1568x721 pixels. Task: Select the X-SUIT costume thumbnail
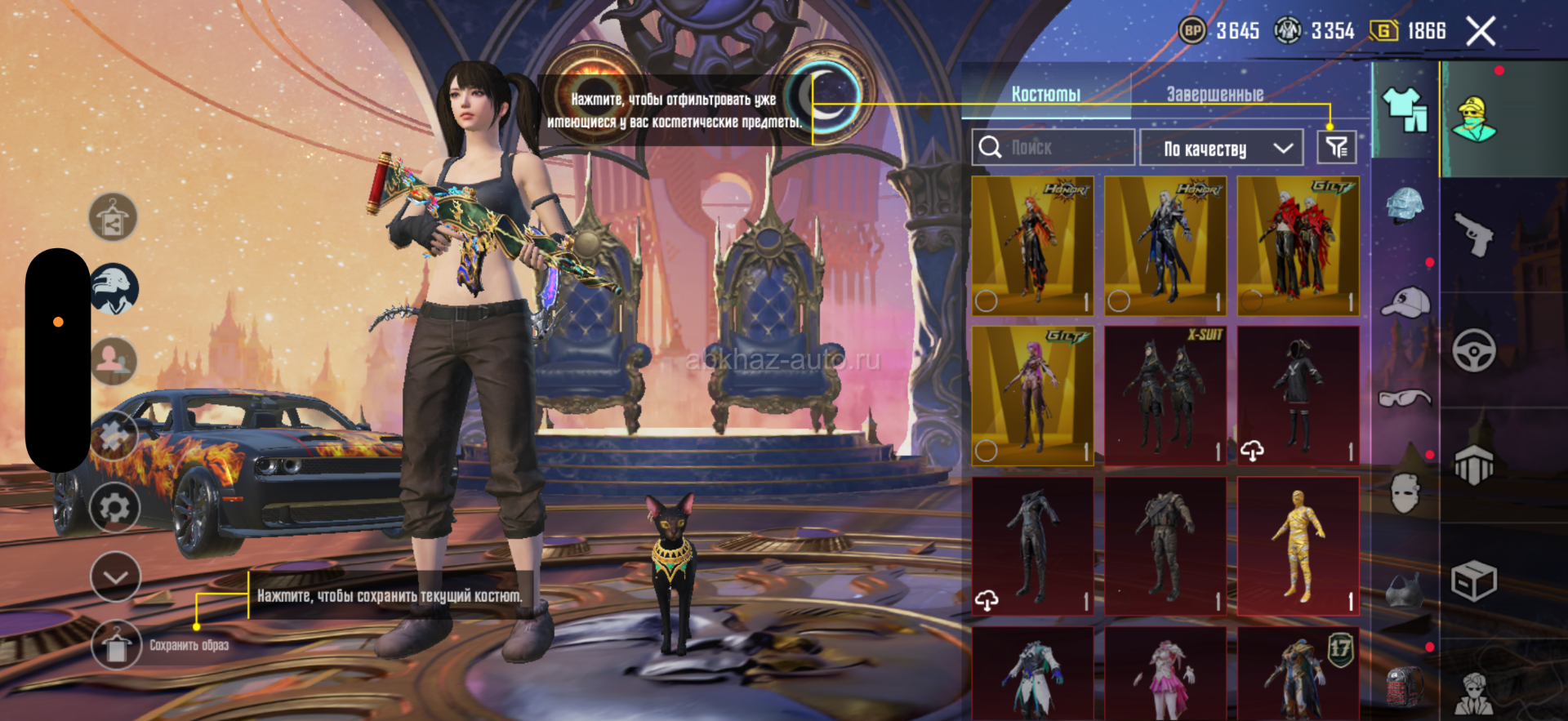1165,396
